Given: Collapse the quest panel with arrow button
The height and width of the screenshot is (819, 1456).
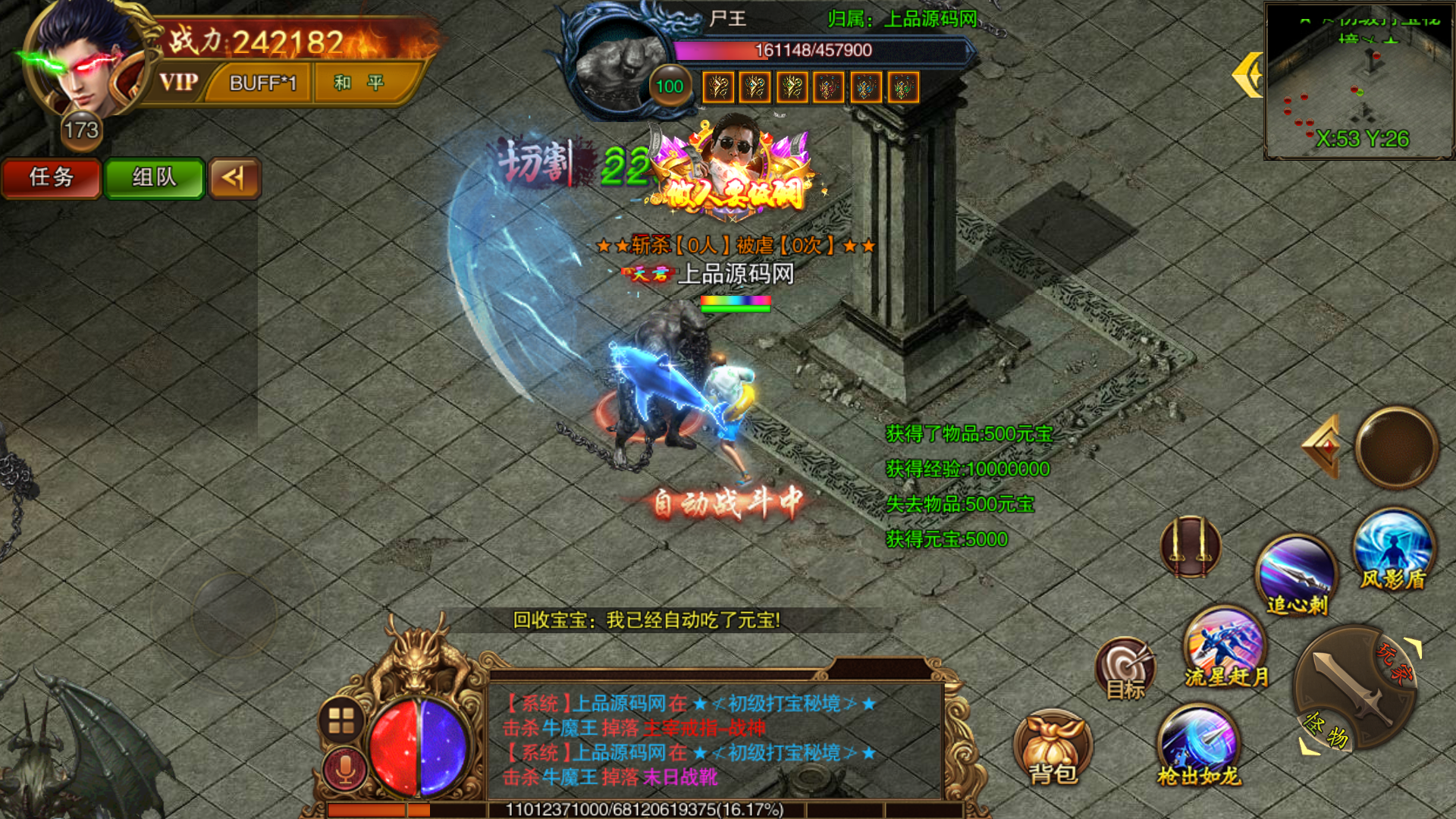Looking at the screenshot, I should coord(234,178).
